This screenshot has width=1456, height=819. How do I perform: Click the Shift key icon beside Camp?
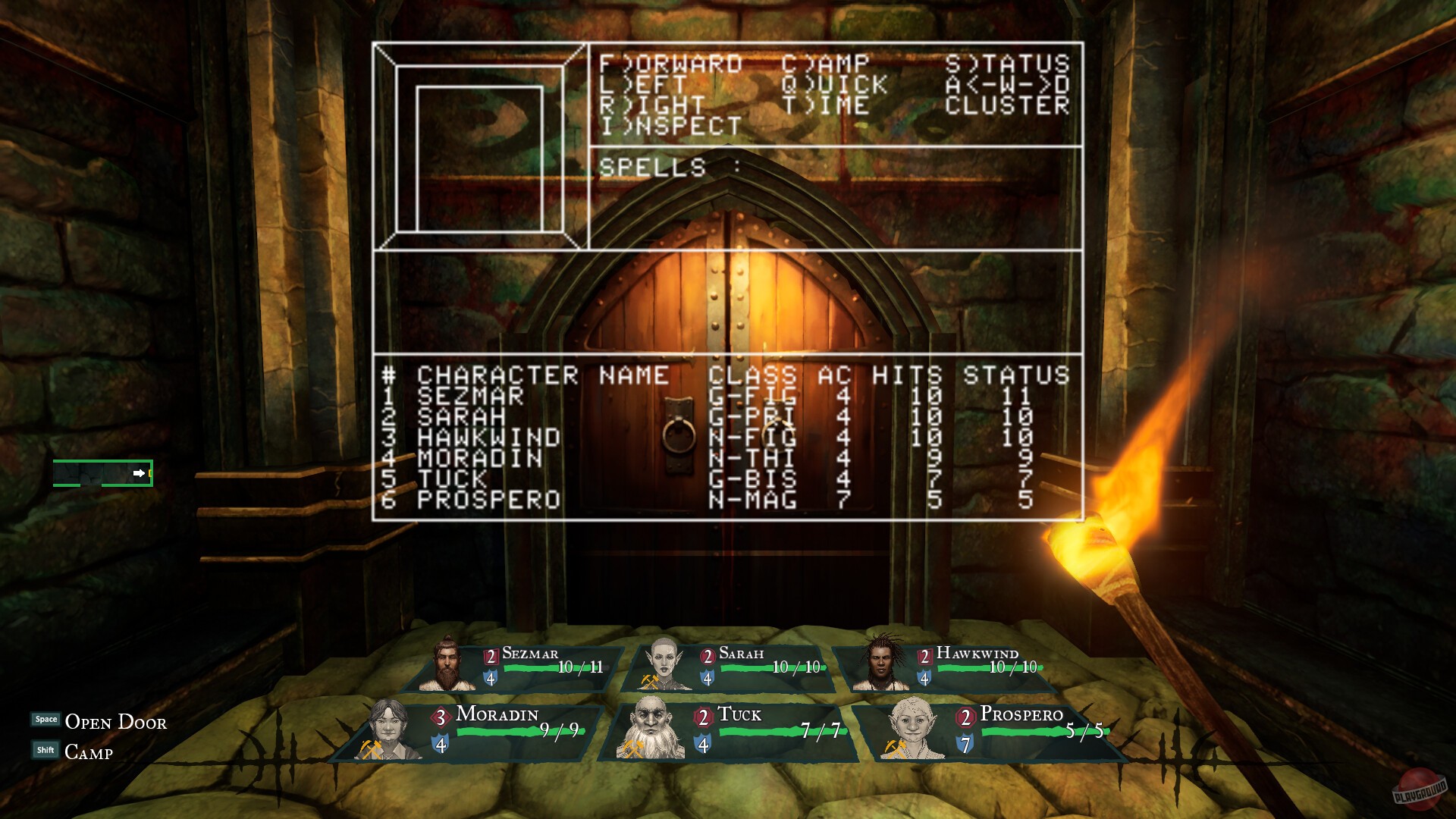point(45,749)
